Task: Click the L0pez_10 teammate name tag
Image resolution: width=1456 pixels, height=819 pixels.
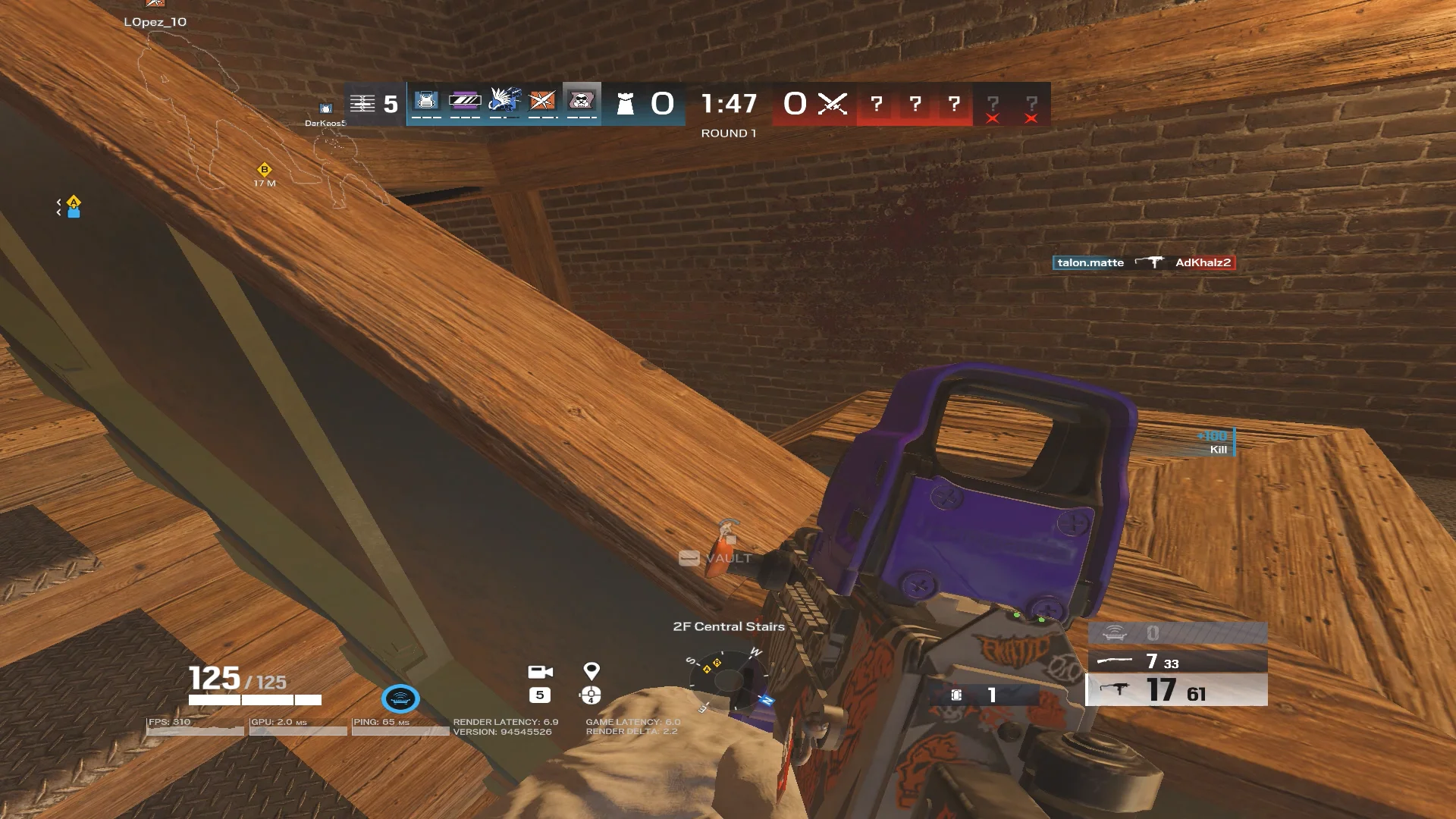Action: pos(155,22)
